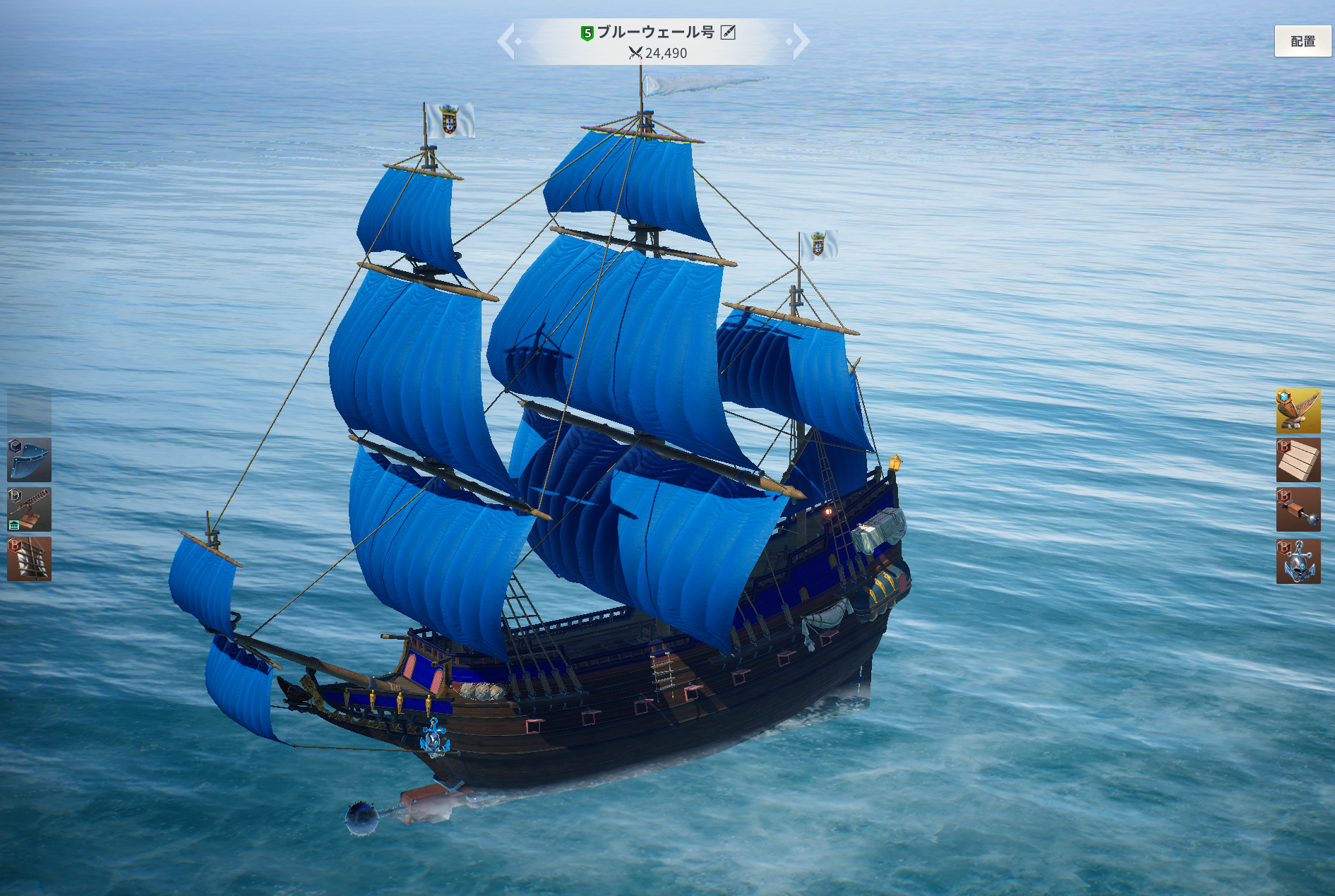Edit the ship name ブルーウェール号

728,32
